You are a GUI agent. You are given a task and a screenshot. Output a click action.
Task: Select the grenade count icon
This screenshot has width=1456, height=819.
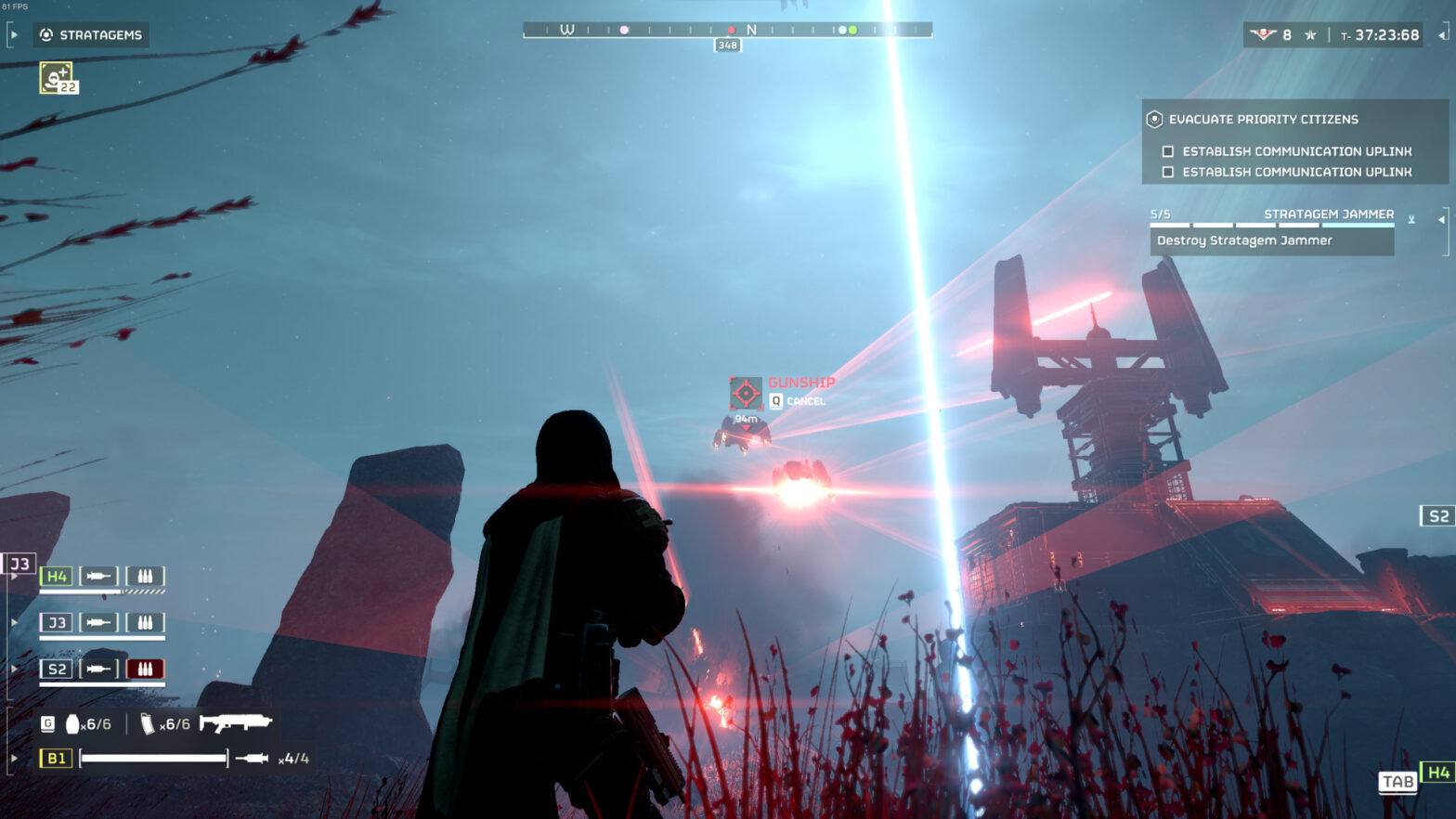(x=72, y=723)
